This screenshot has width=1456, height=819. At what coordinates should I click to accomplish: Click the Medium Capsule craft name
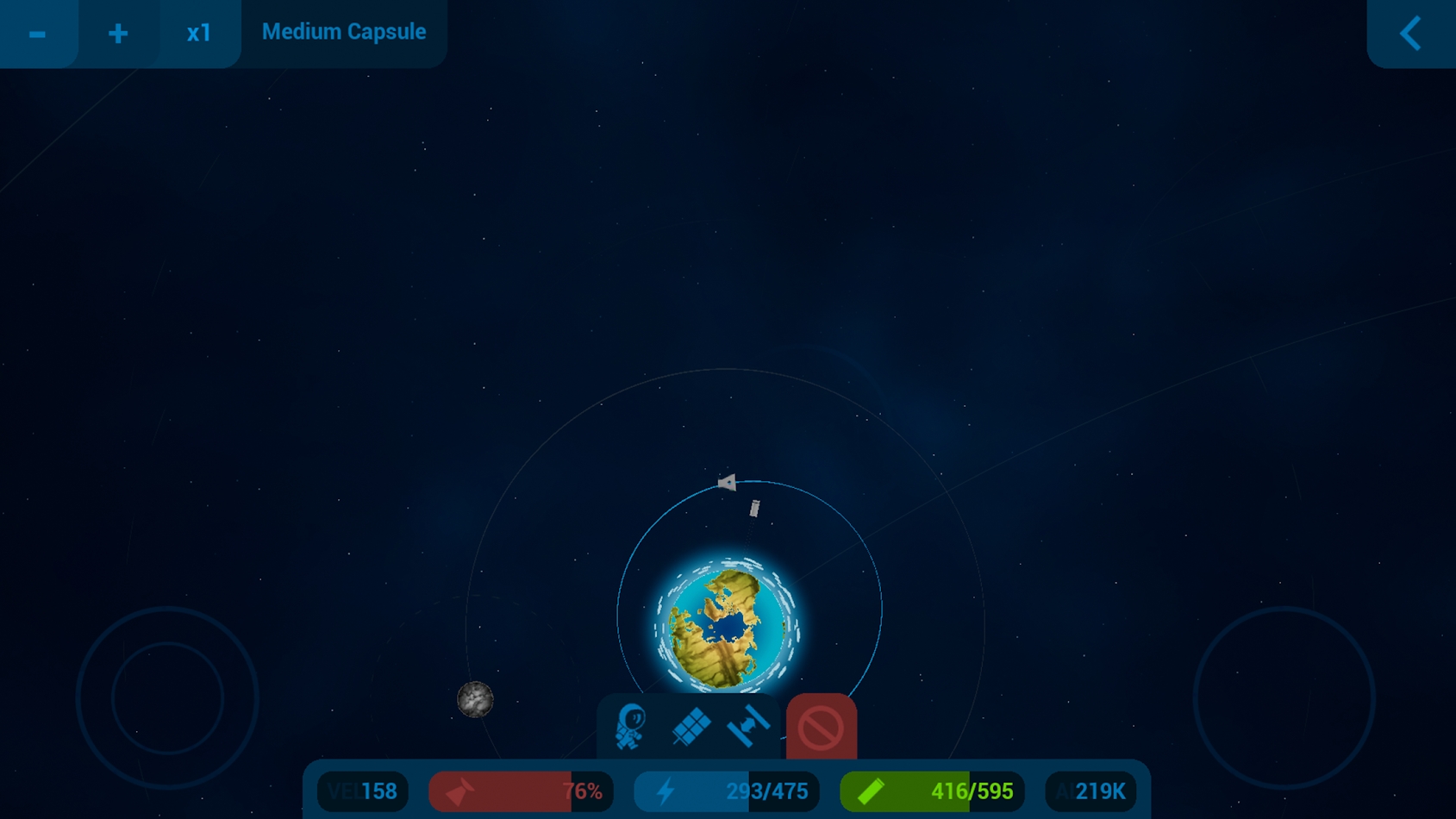point(343,32)
